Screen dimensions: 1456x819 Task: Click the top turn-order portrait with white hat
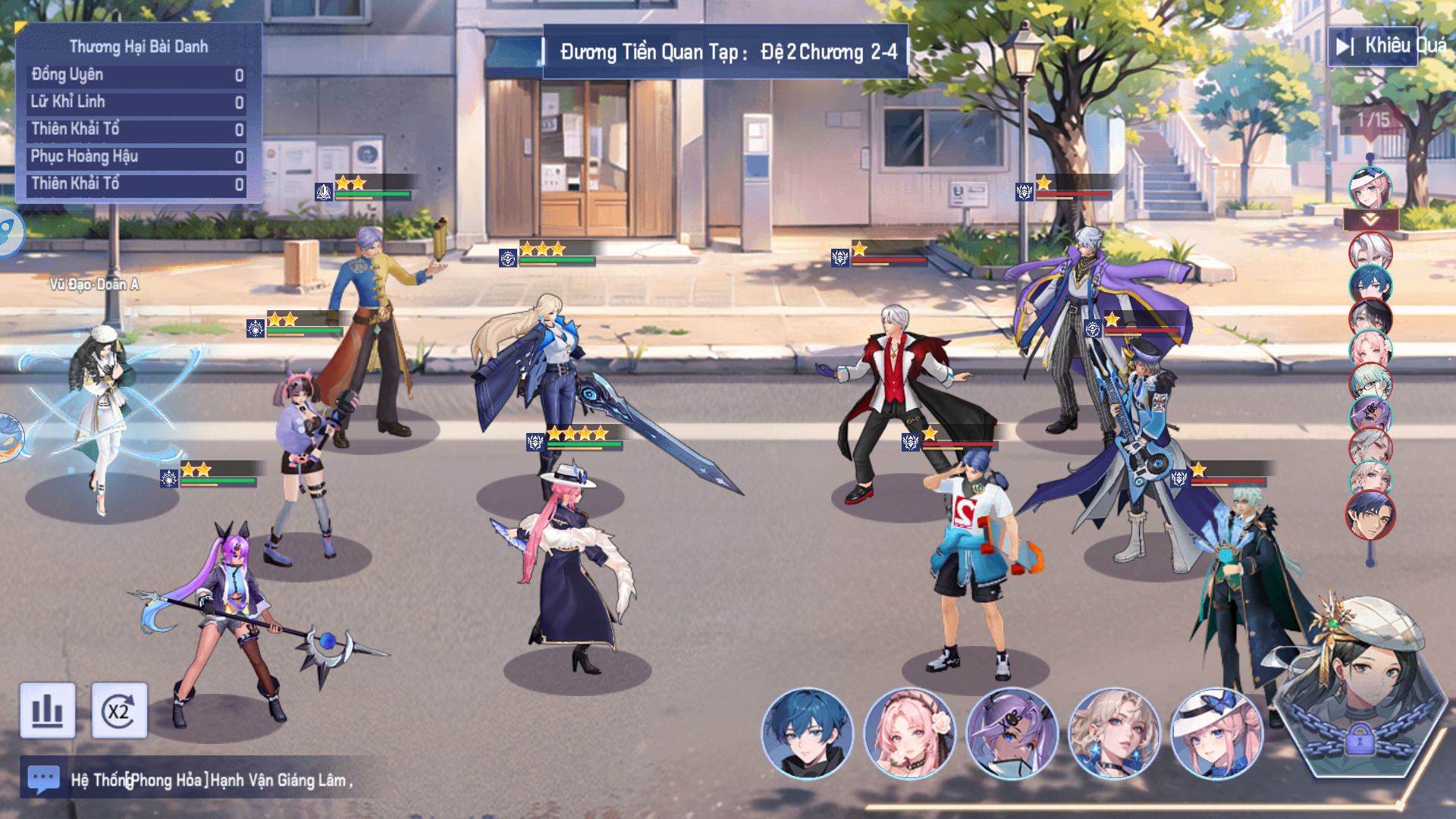tap(1370, 188)
